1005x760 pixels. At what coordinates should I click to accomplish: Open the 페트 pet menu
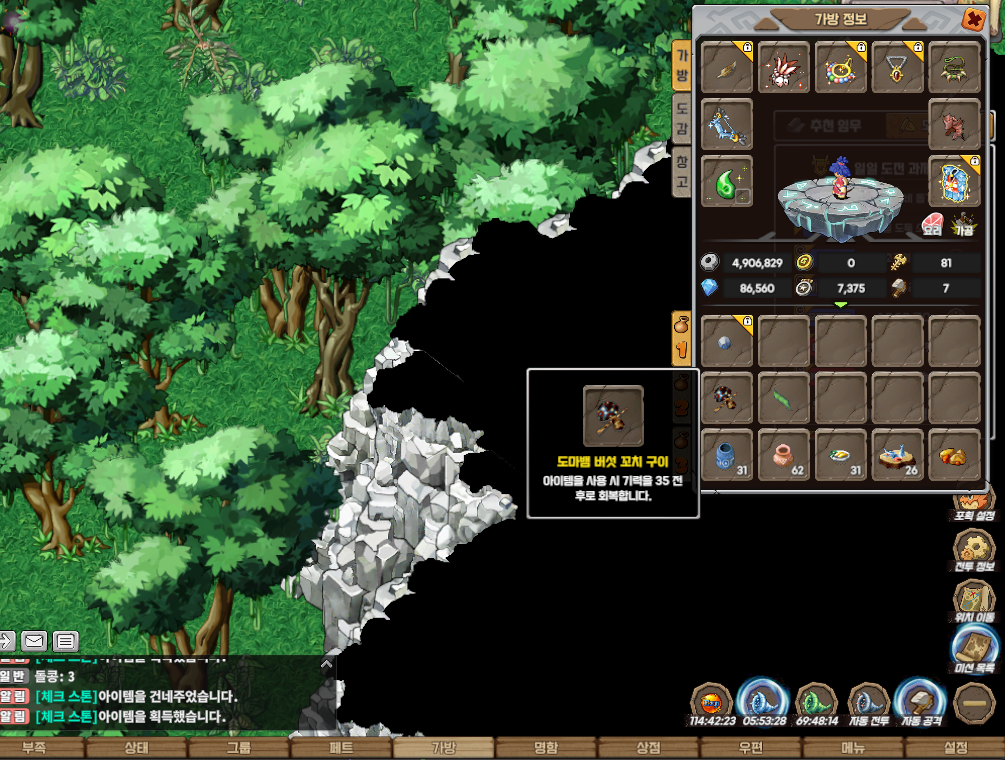point(341,748)
